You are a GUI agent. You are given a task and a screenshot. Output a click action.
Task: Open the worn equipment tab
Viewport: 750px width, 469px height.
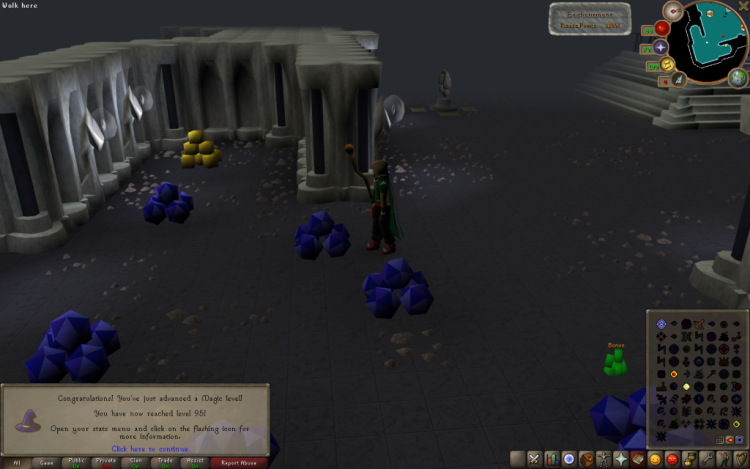point(603,459)
